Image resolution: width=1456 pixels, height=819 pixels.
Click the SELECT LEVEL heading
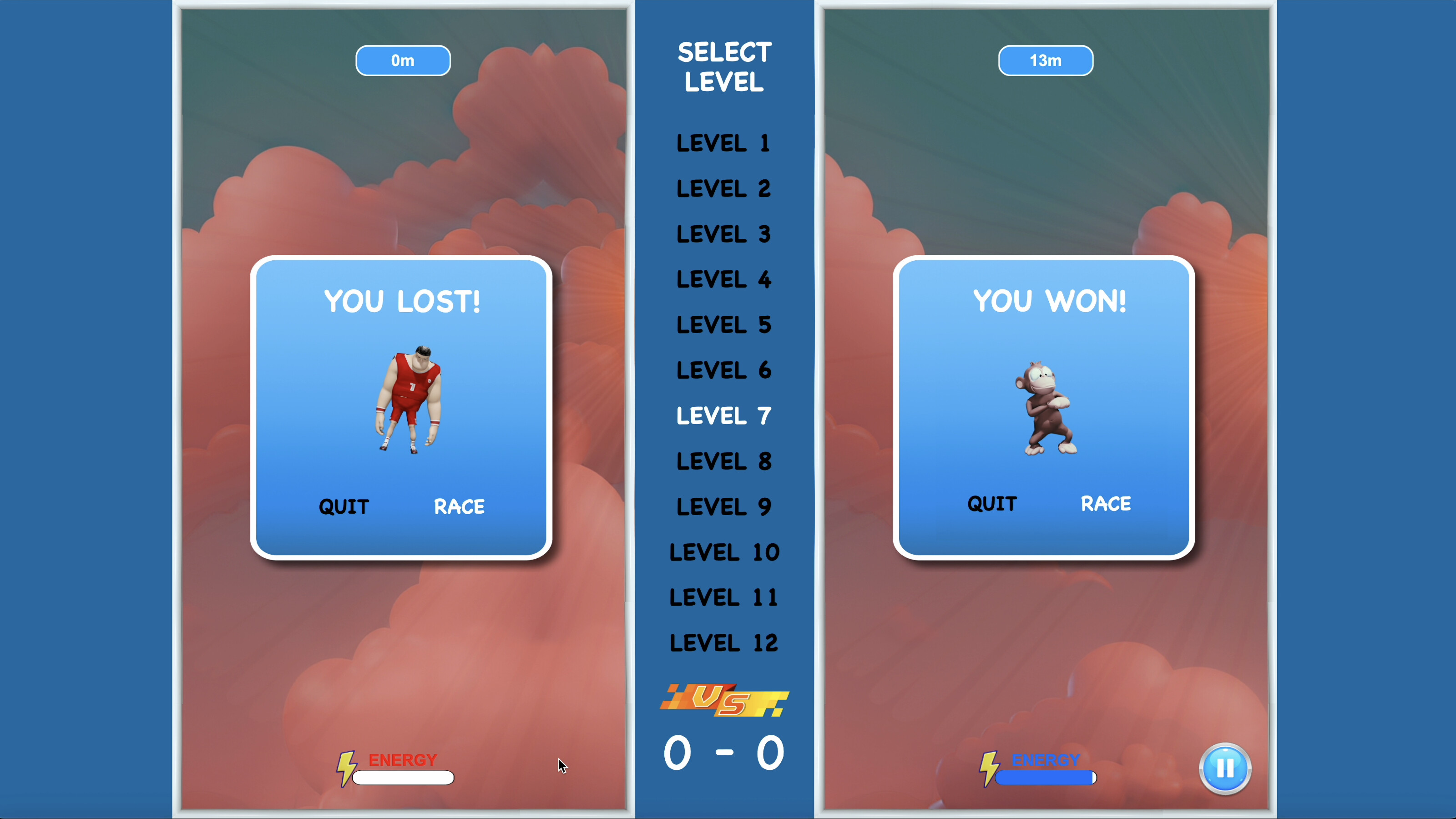click(x=724, y=68)
